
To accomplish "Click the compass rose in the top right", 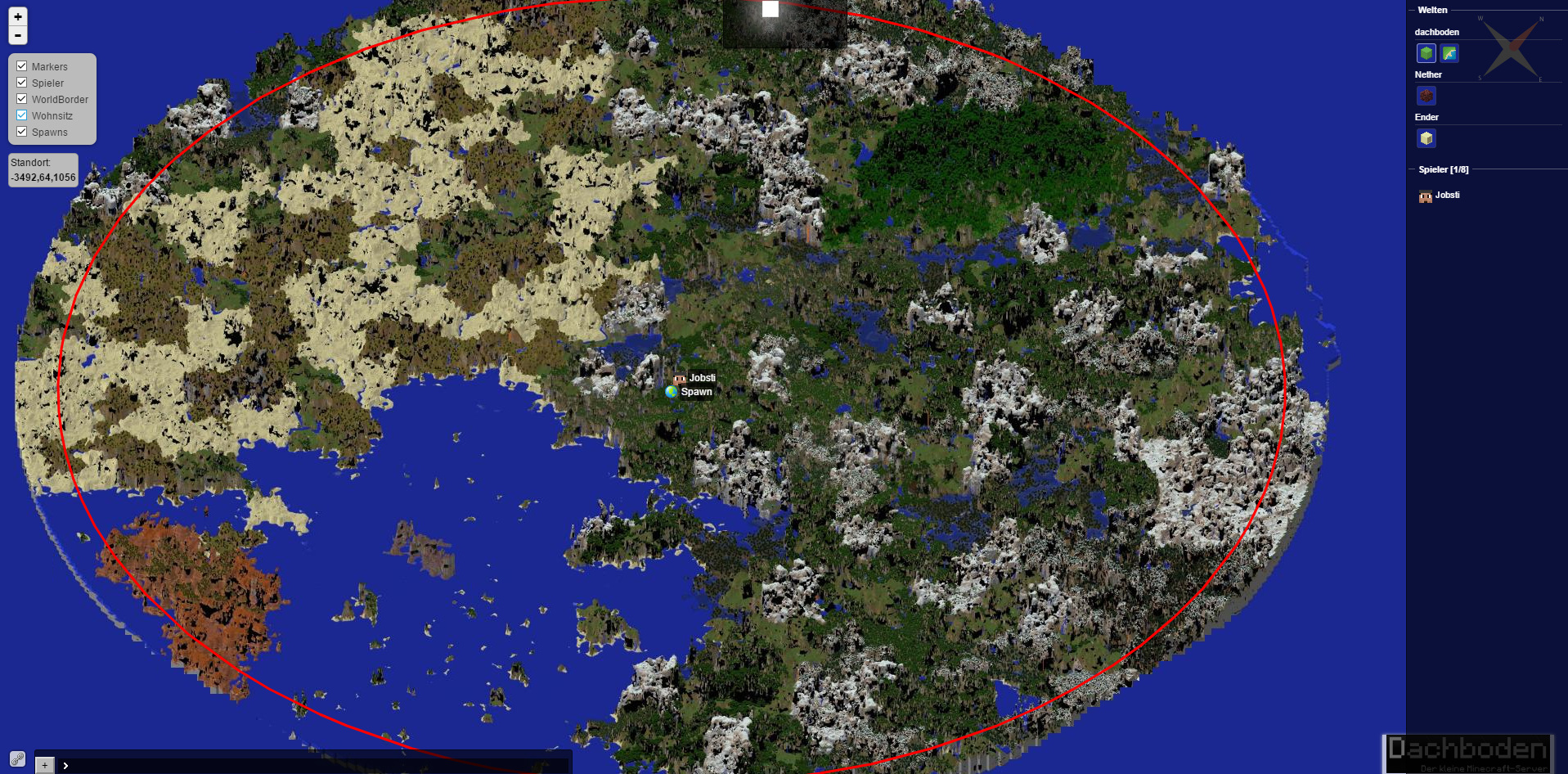I will [x=1509, y=49].
